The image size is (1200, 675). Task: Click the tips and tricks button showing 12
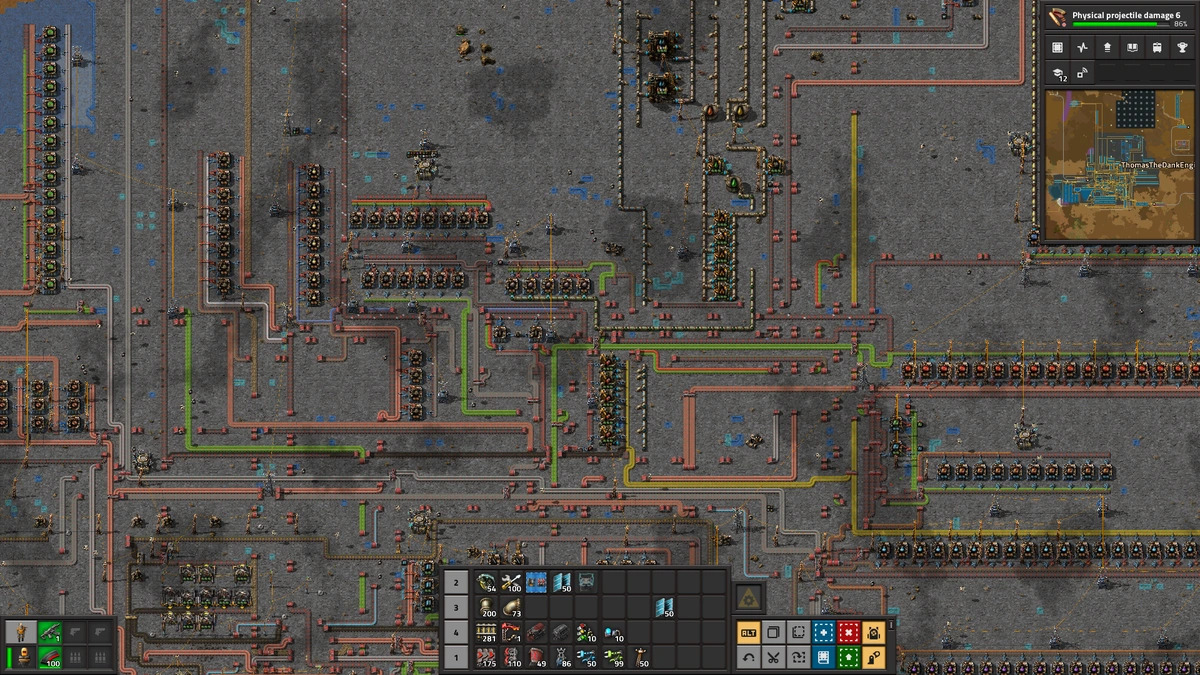pyautogui.click(x=1059, y=73)
